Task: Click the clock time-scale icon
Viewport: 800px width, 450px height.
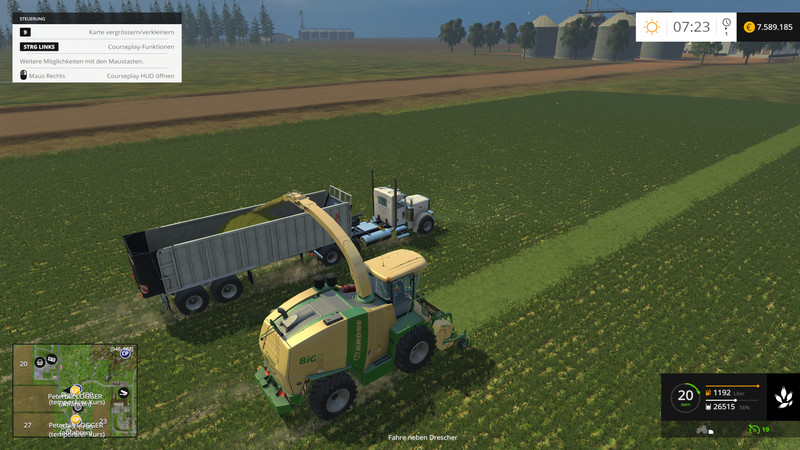Action: [x=726, y=25]
